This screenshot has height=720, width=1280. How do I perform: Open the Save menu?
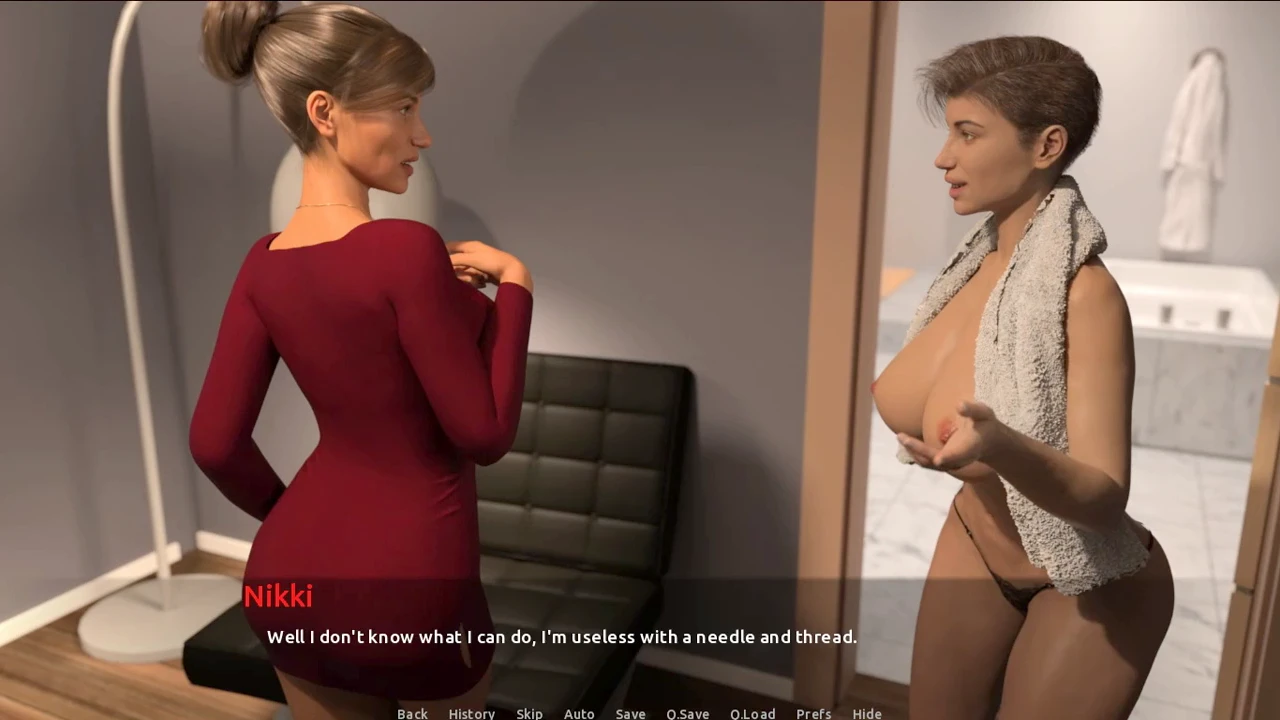[x=630, y=713]
